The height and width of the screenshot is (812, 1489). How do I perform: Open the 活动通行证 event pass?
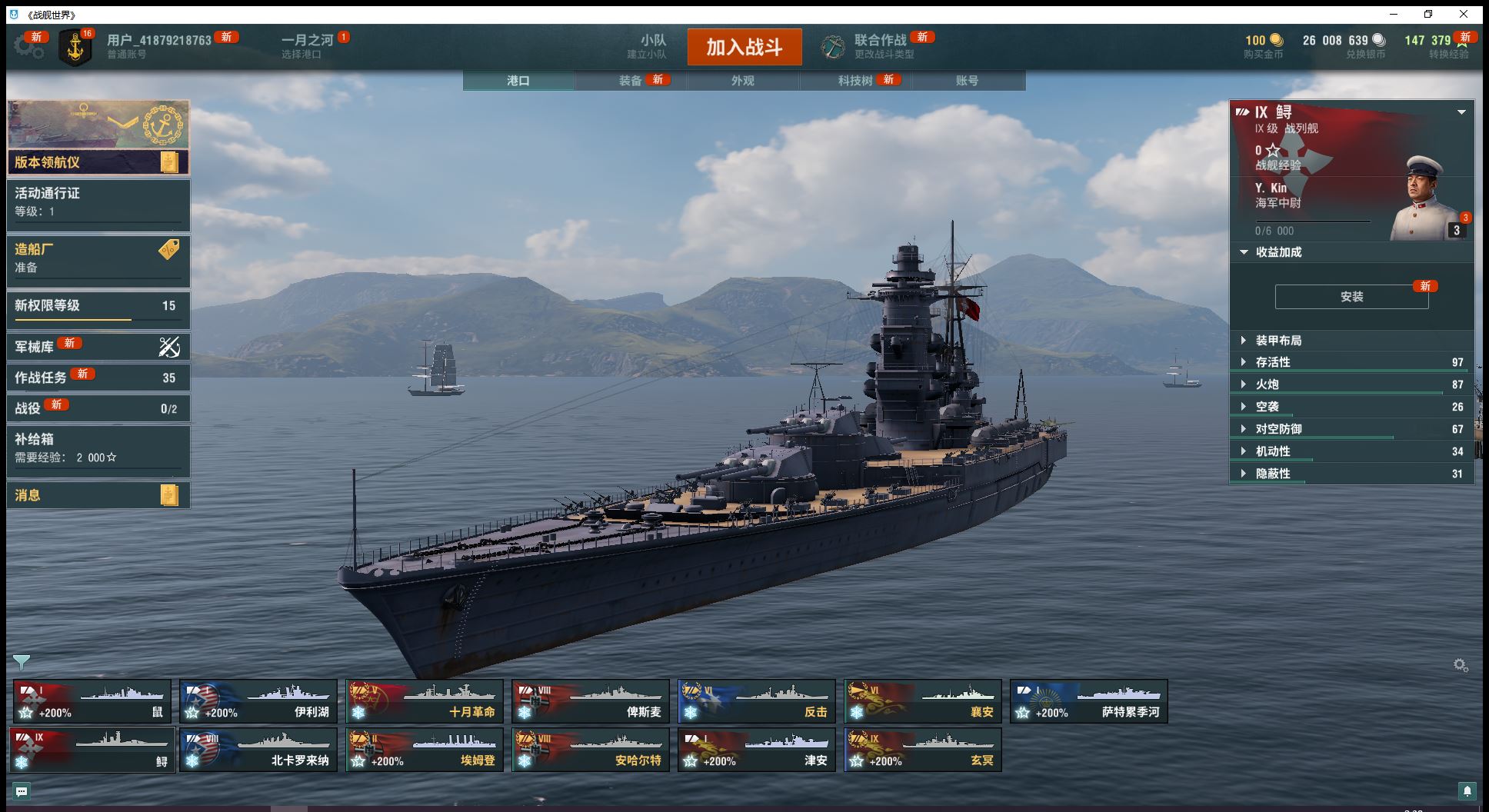tap(98, 202)
